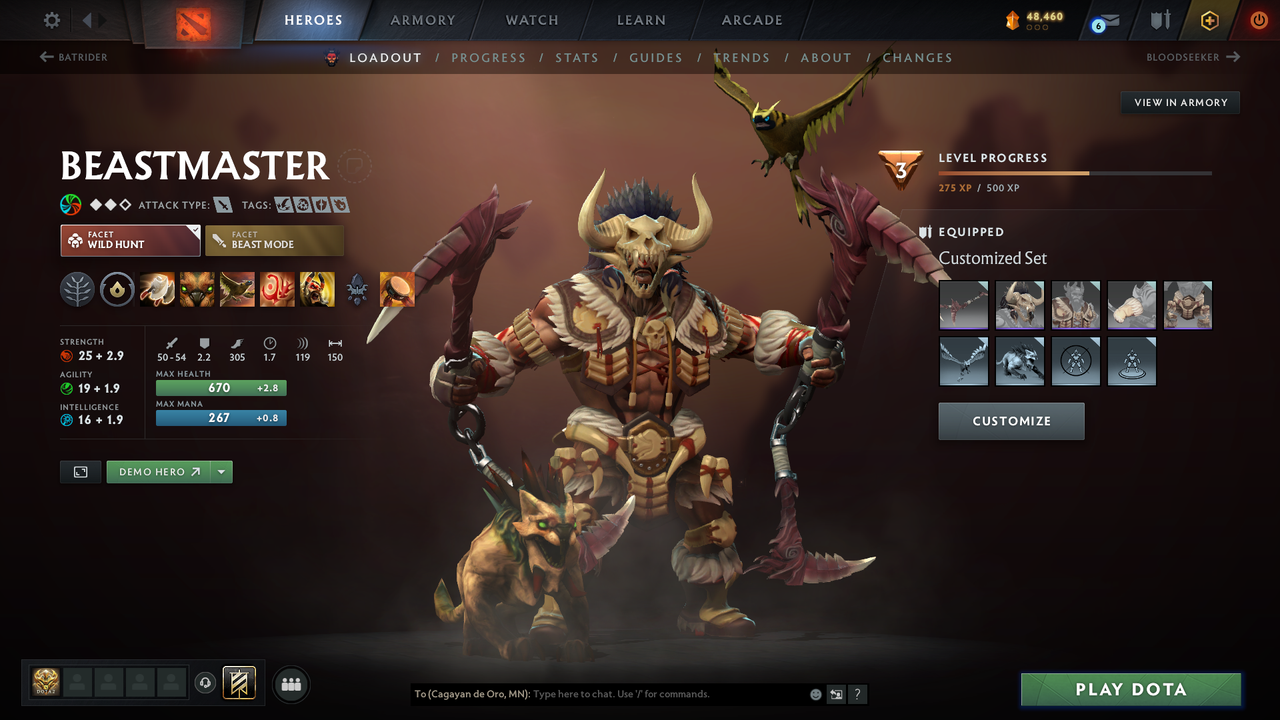Open the Arcade menu tab
This screenshot has width=1280, height=720.
[751, 20]
